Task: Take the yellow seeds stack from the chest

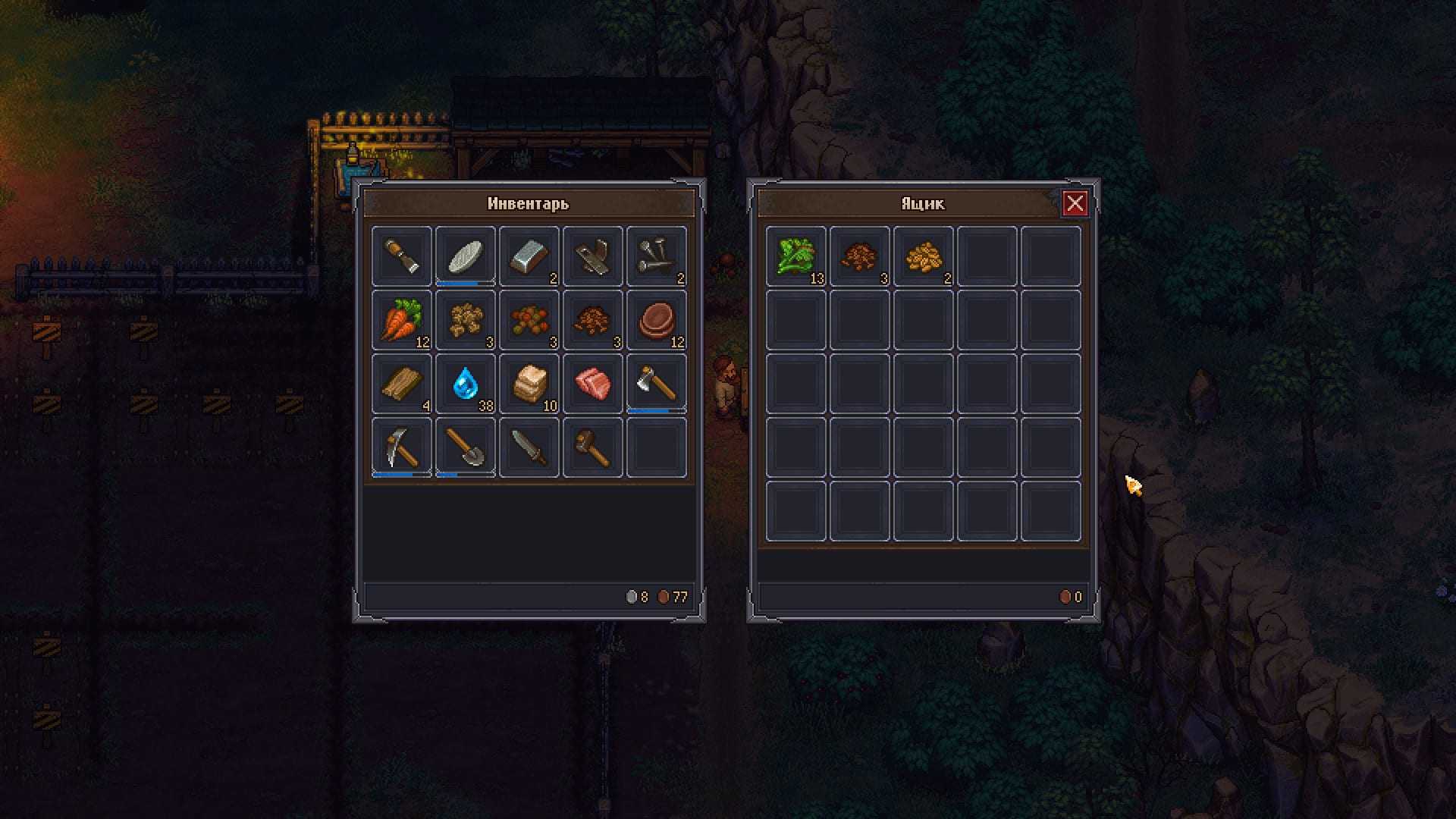Action: pyautogui.click(x=924, y=256)
